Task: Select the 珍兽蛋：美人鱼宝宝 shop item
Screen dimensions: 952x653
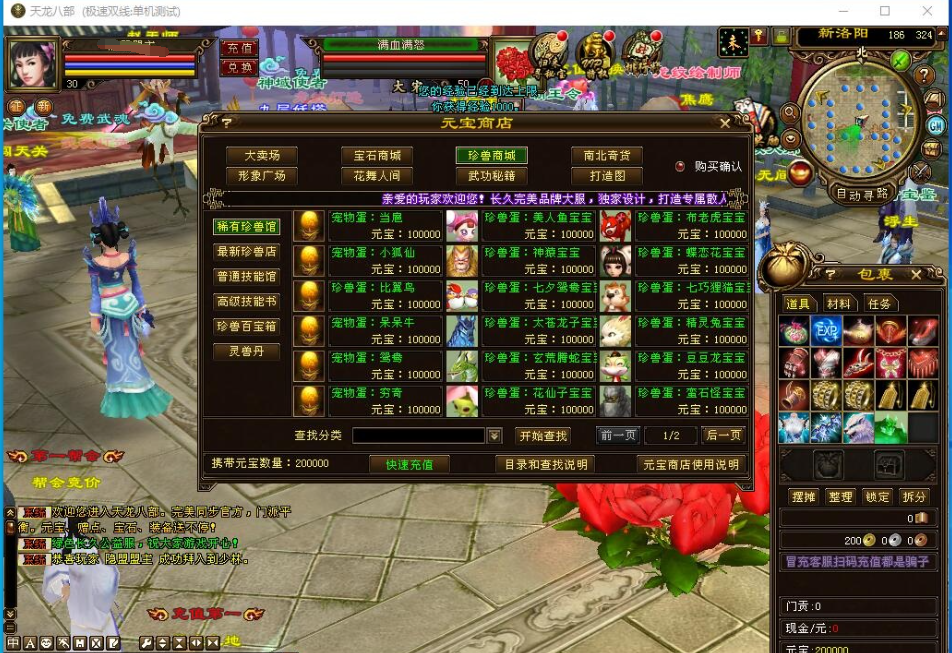Action: tap(538, 225)
